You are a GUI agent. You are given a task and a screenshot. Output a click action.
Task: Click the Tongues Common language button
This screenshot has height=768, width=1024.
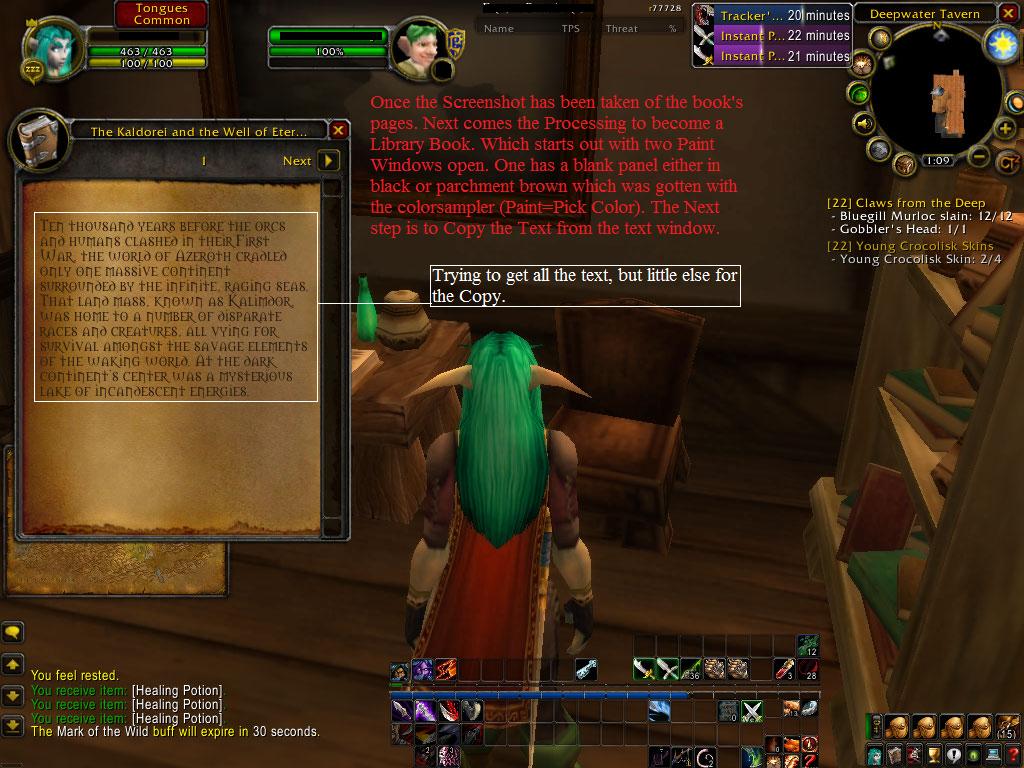(x=161, y=14)
